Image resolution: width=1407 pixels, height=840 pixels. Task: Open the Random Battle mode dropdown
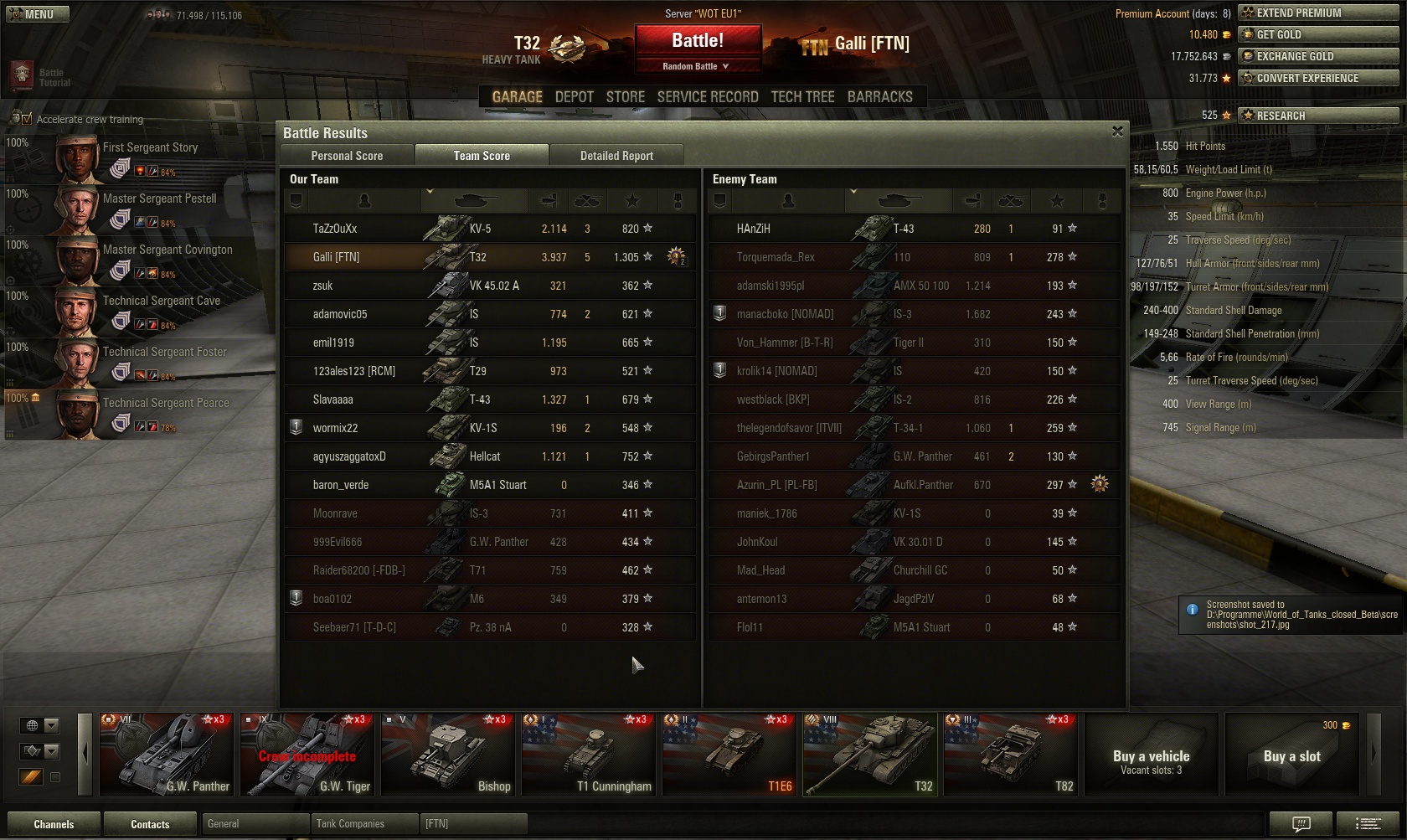[698, 66]
